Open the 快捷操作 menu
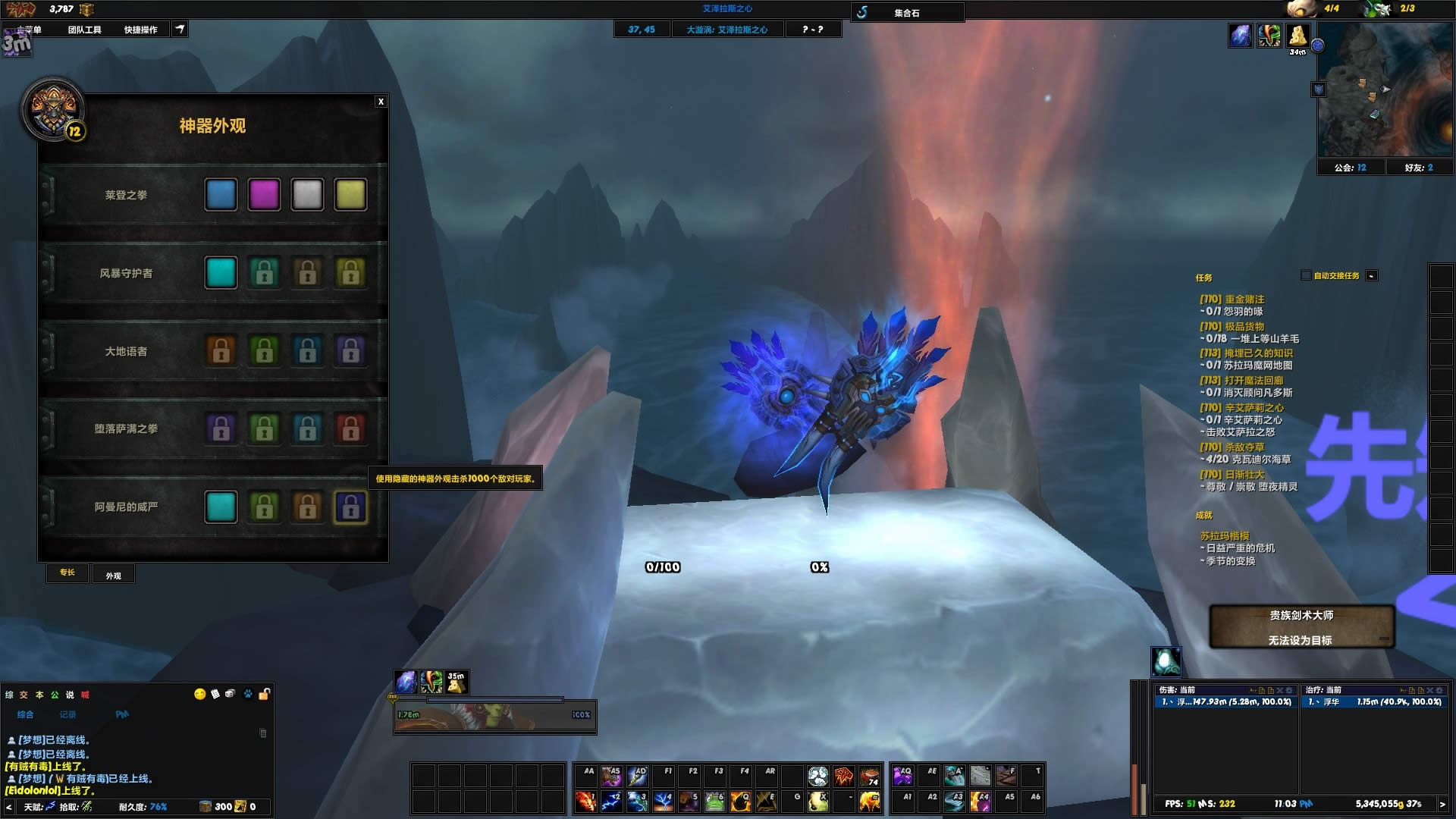 point(140,30)
